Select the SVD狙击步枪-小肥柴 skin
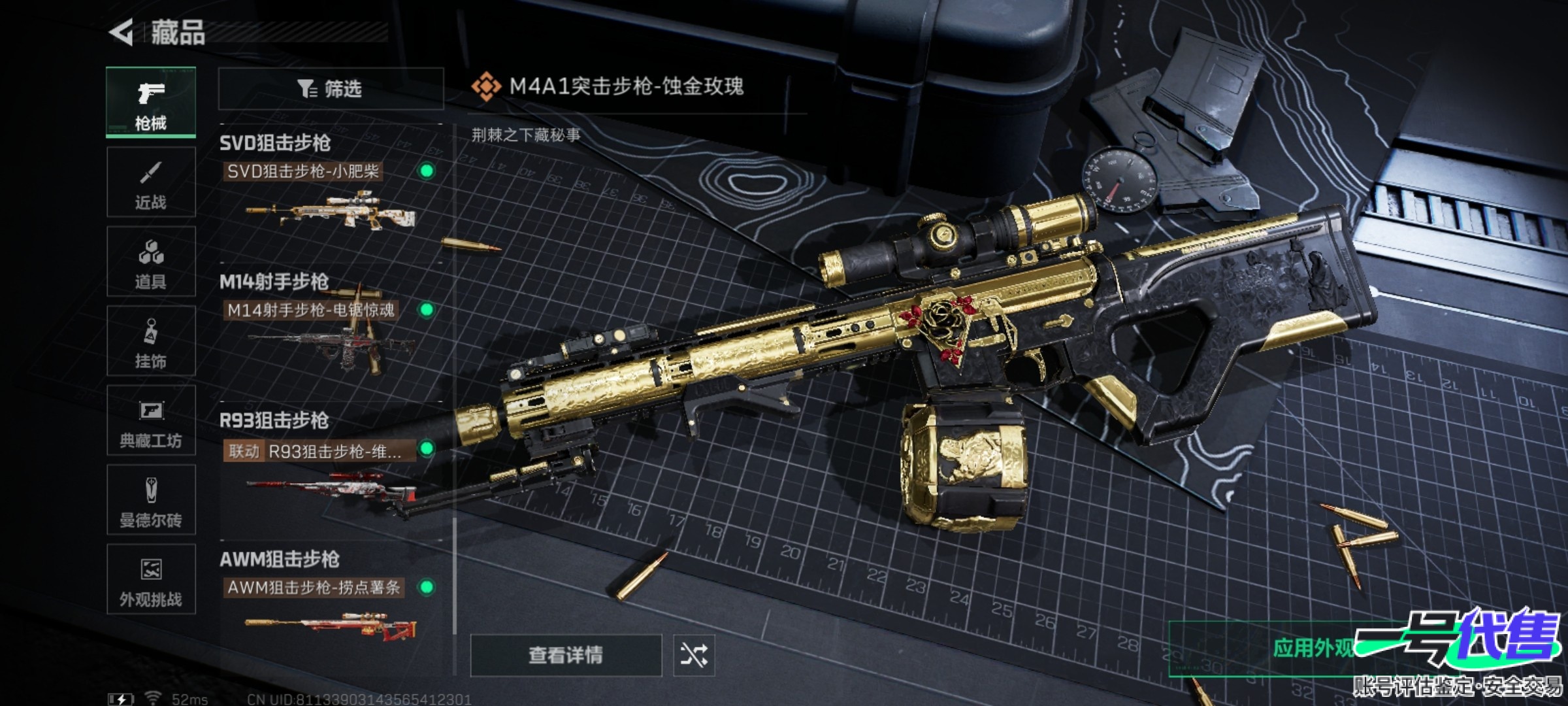1568x706 pixels. [x=330, y=196]
